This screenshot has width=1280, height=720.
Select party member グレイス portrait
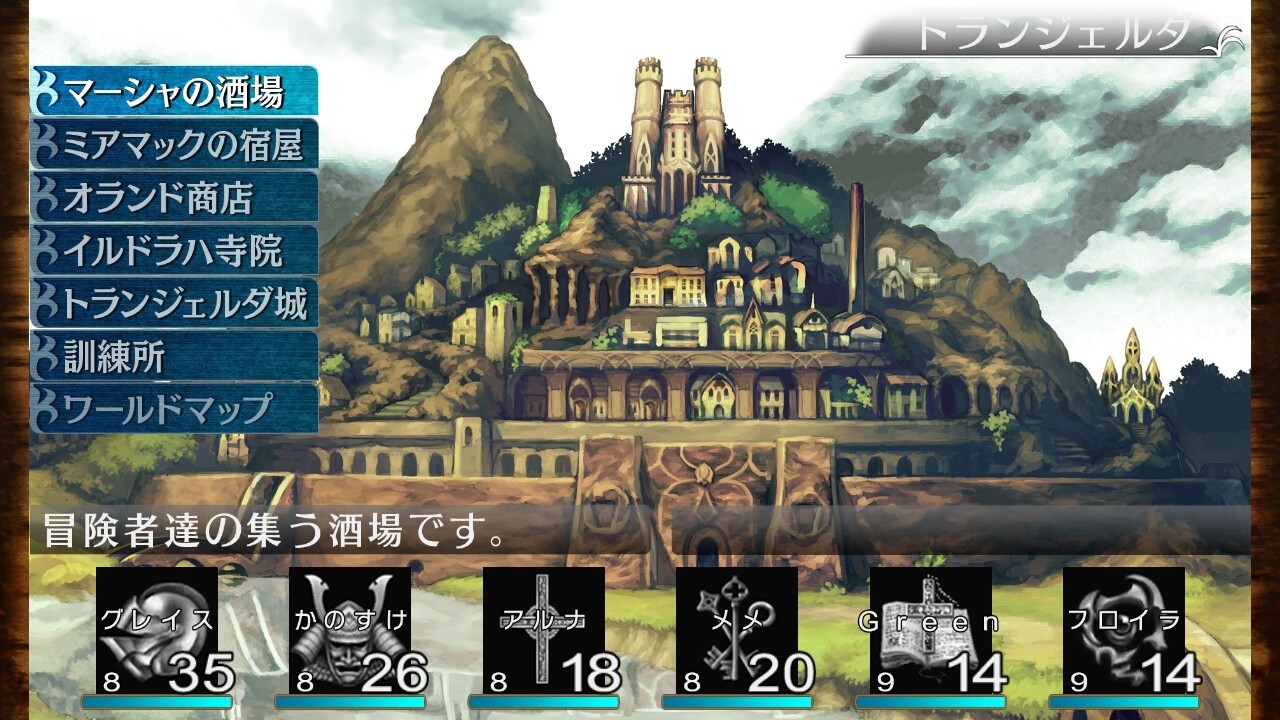tap(157, 630)
